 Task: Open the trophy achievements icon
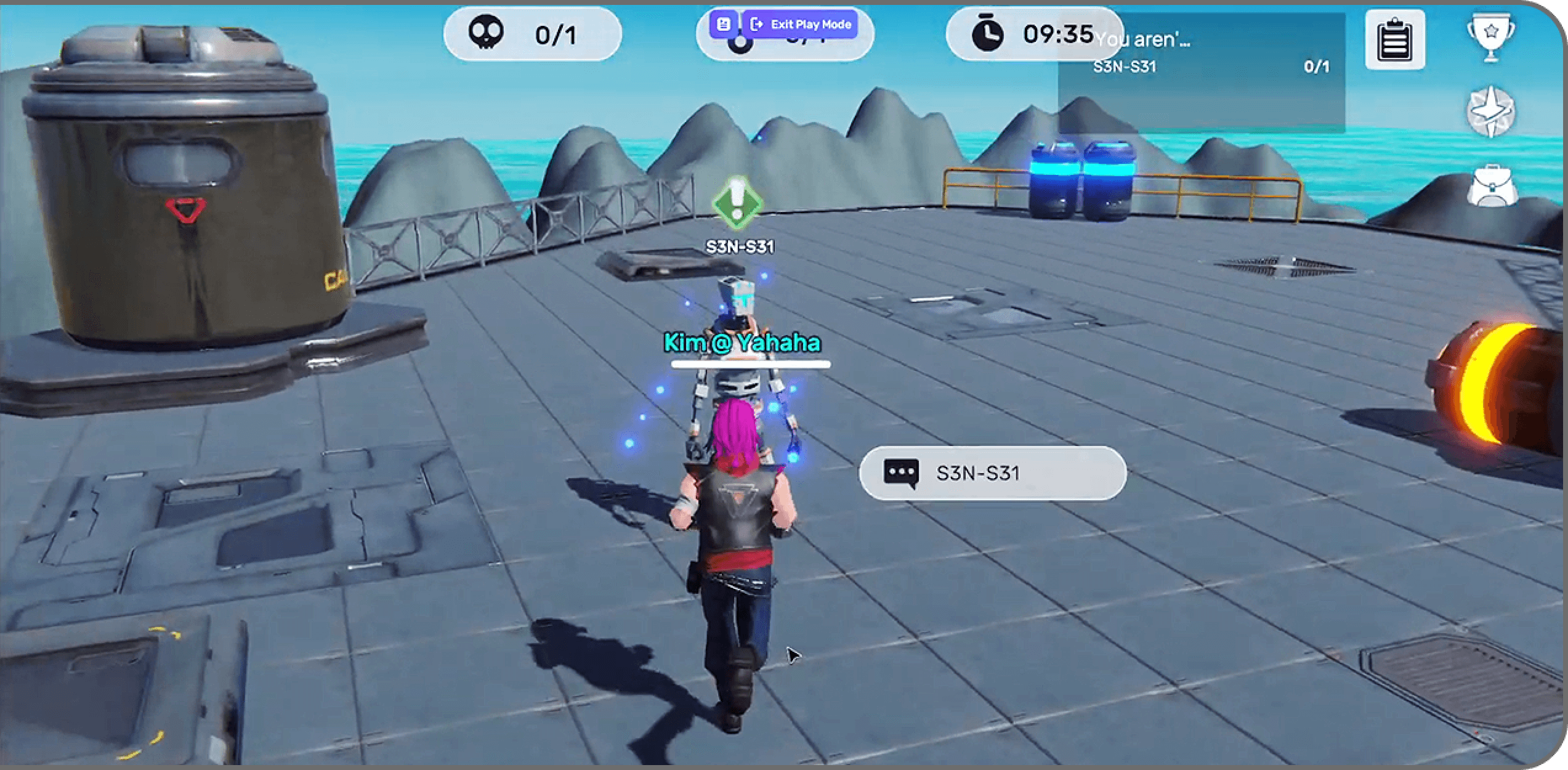(1490, 36)
